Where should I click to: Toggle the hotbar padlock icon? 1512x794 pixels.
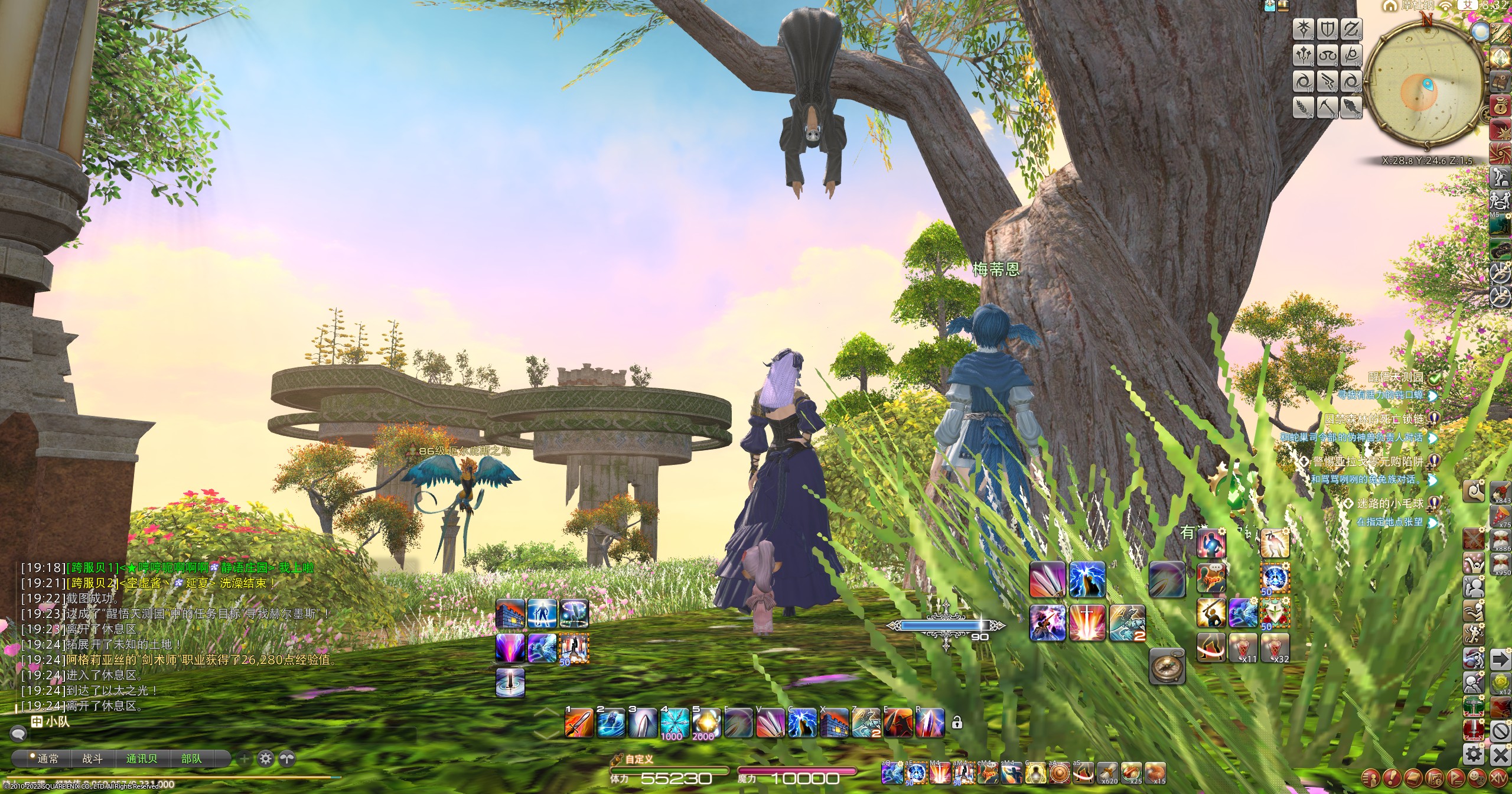click(x=957, y=723)
